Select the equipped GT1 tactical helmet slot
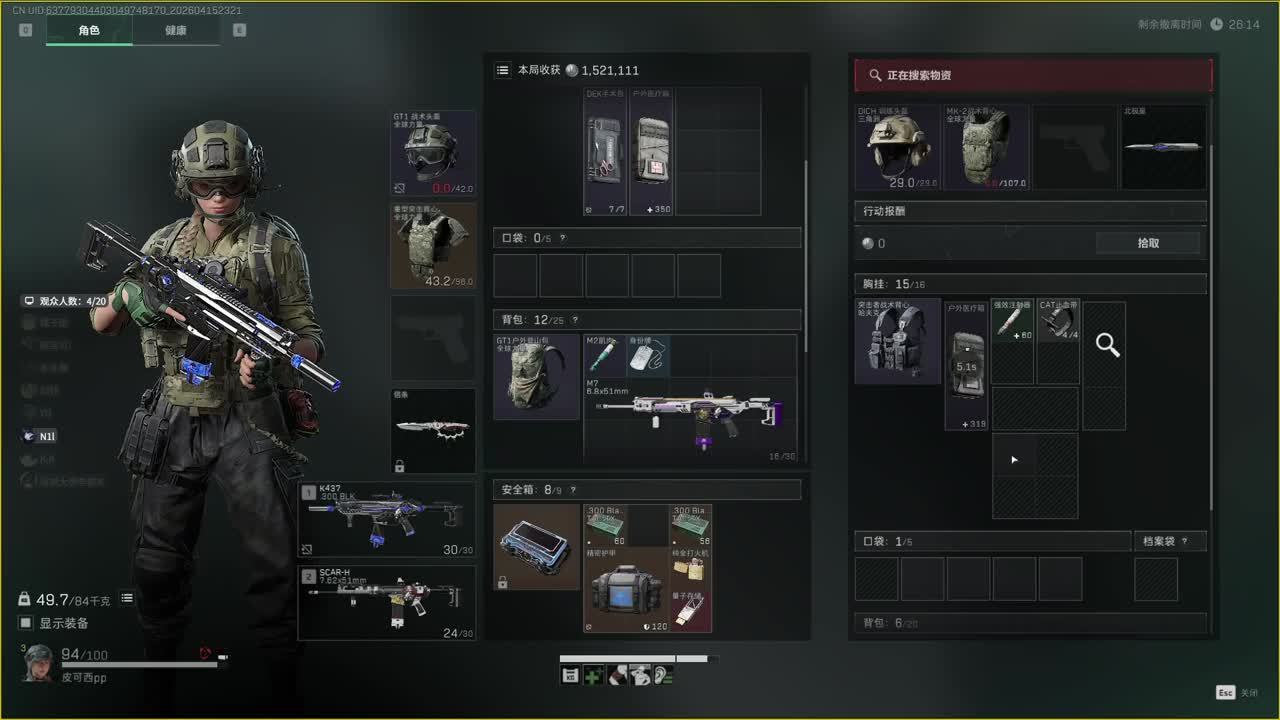 [432, 153]
